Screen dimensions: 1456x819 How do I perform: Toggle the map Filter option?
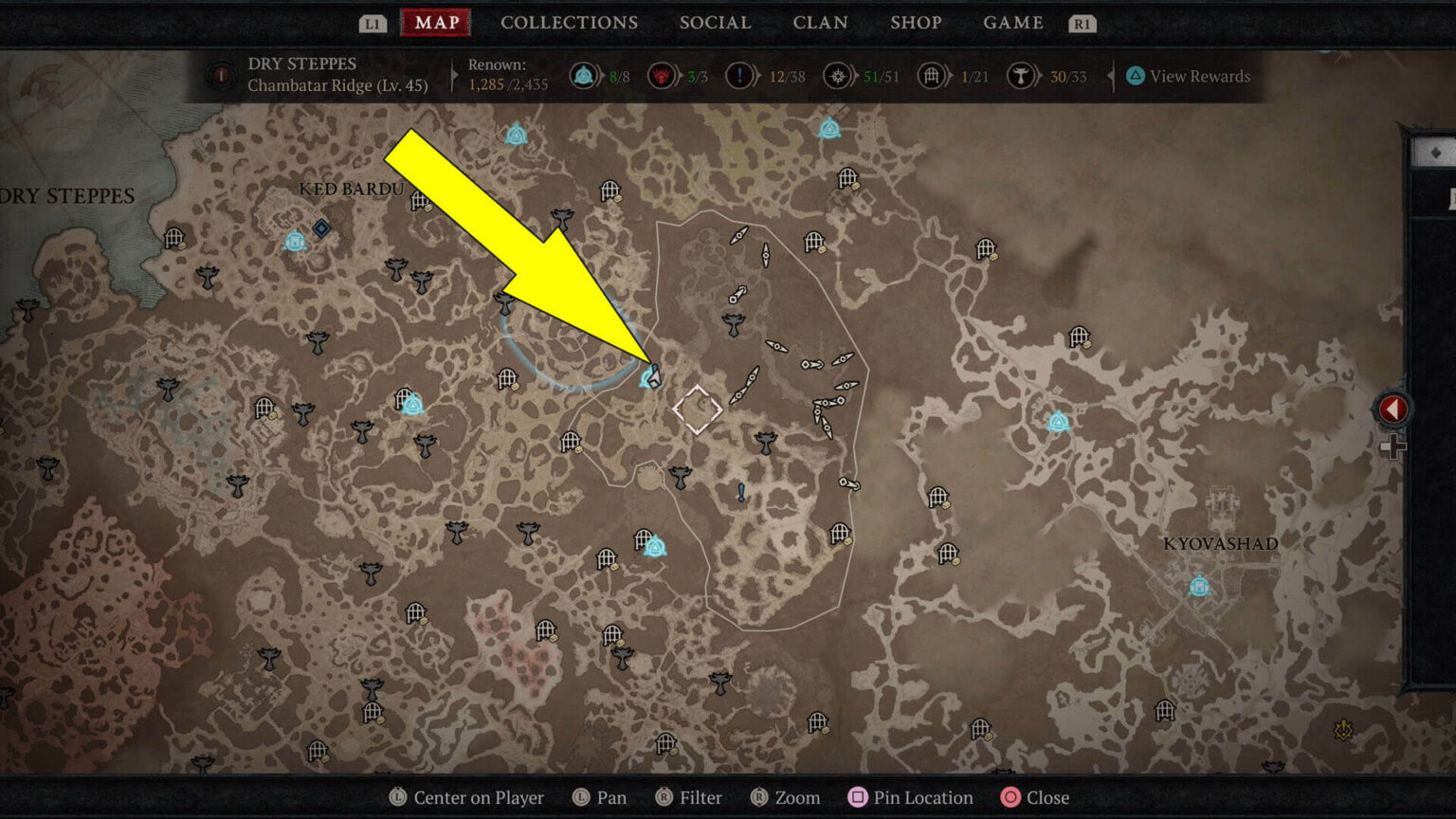point(688,797)
